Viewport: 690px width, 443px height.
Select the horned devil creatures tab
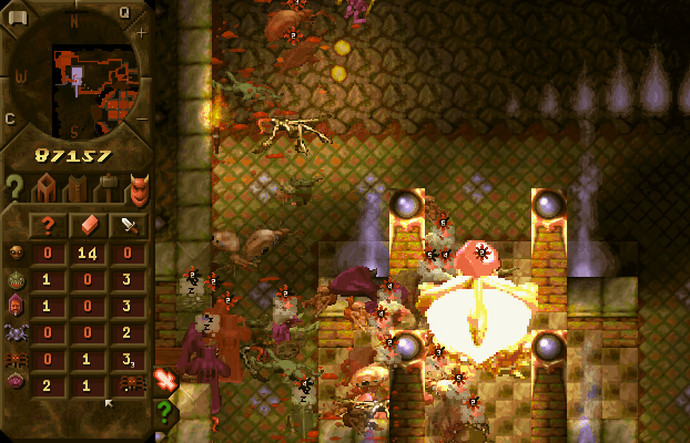click(x=138, y=187)
